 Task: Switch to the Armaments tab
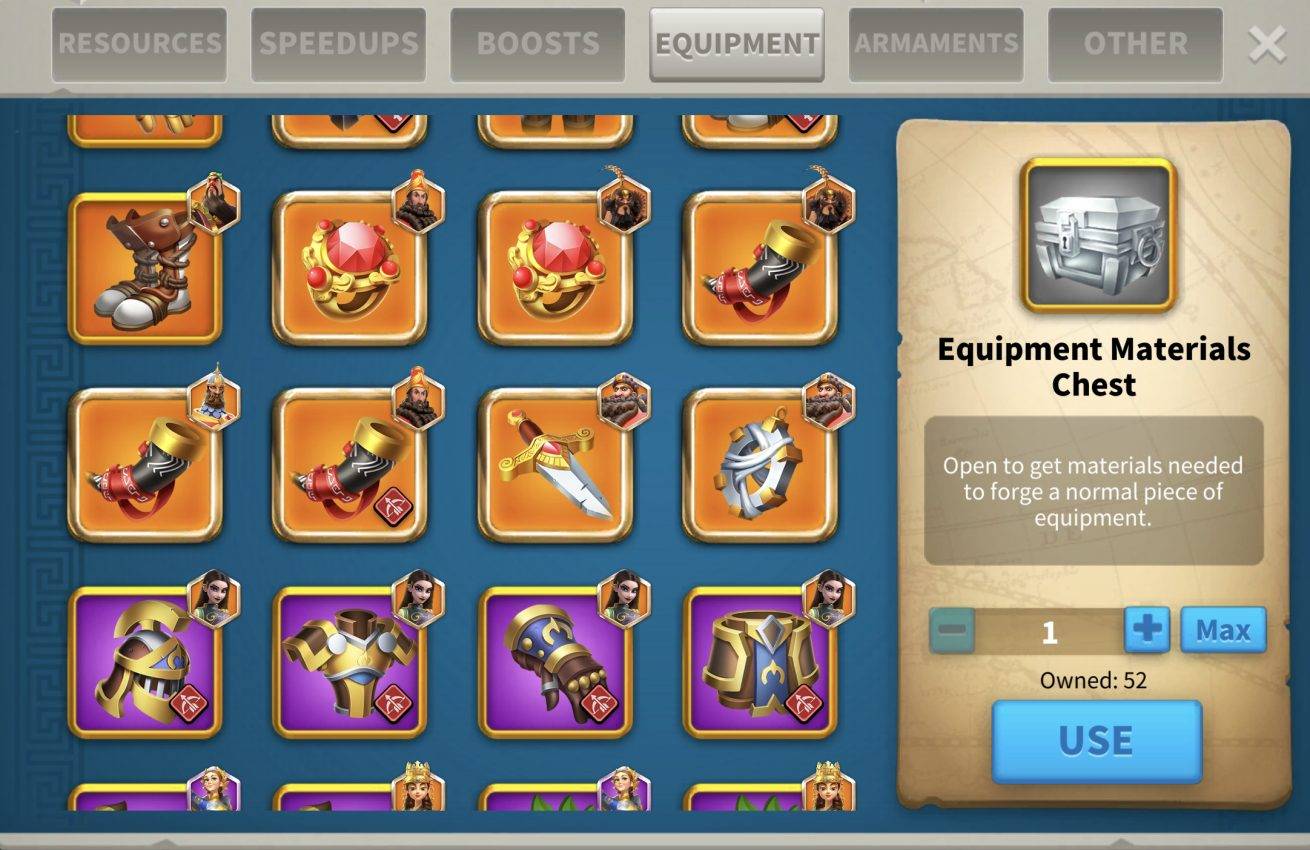(936, 44)
